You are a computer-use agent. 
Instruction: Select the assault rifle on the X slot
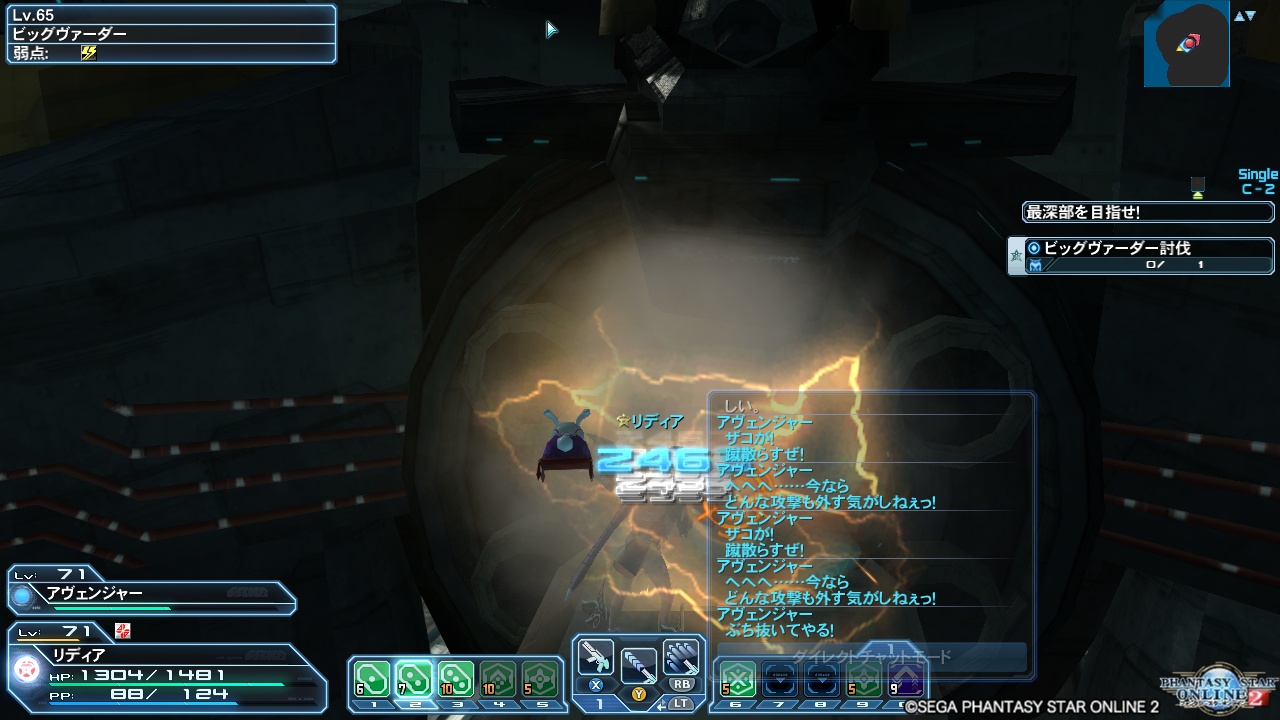[597, 657]
